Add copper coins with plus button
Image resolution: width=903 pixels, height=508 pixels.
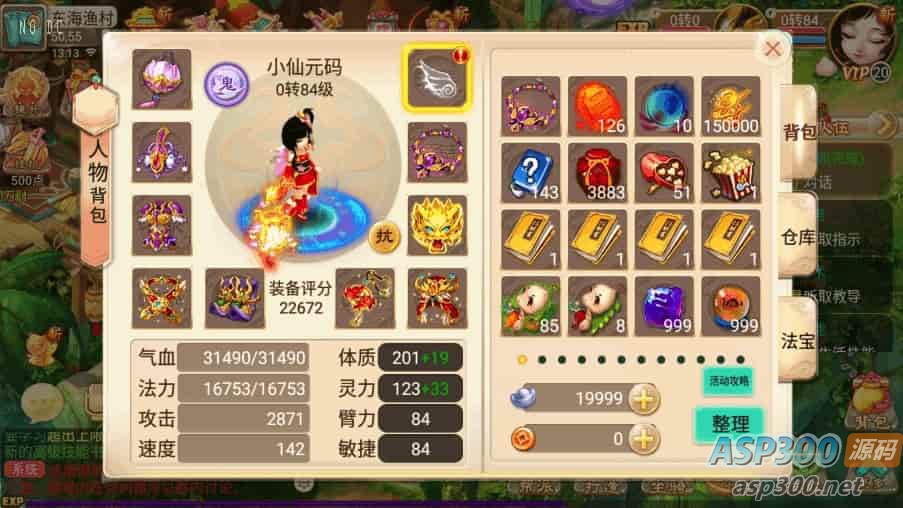(645, 438)
